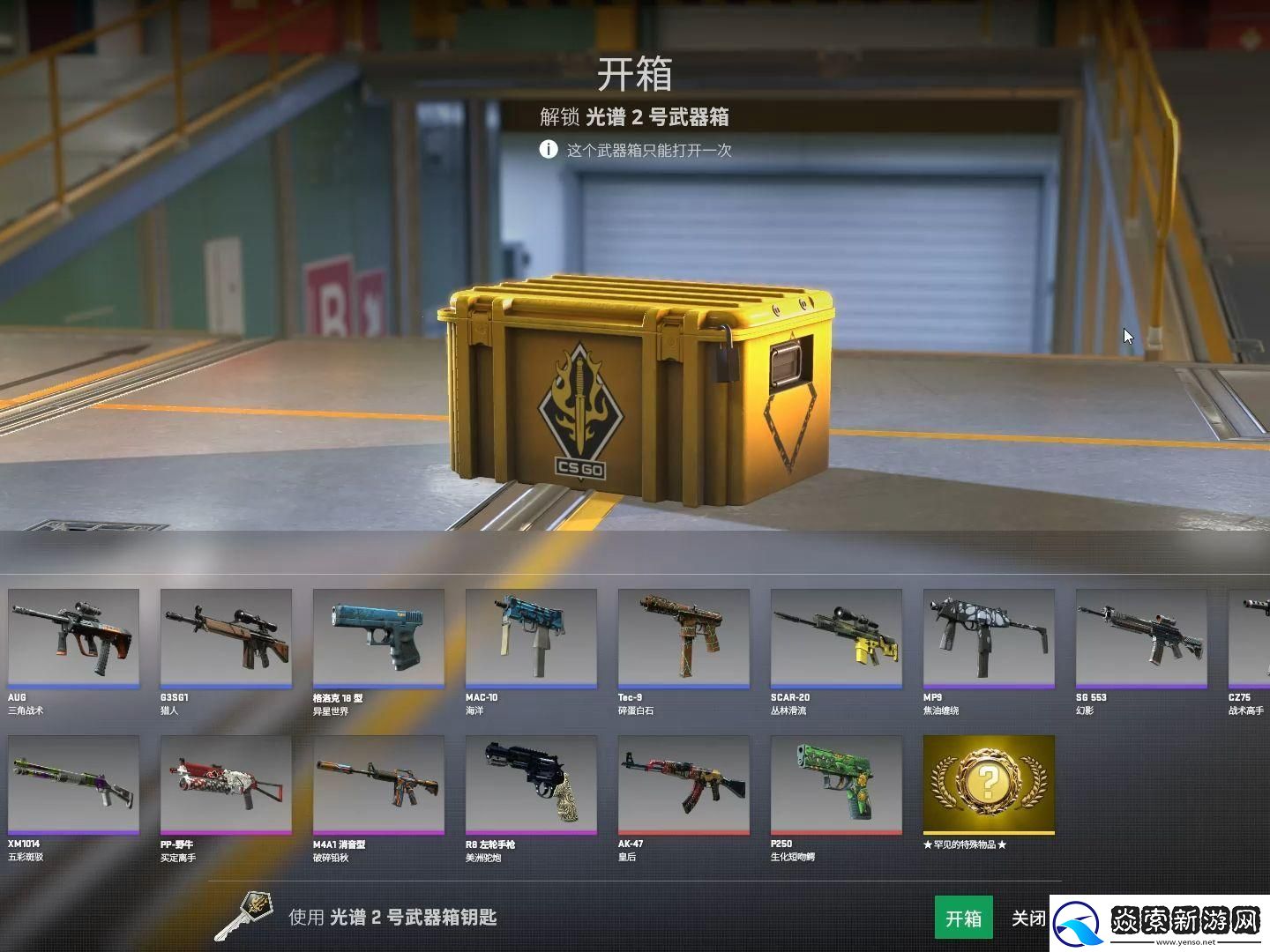Select the MP9 焦油缠绕 skin

click(989, 639)
